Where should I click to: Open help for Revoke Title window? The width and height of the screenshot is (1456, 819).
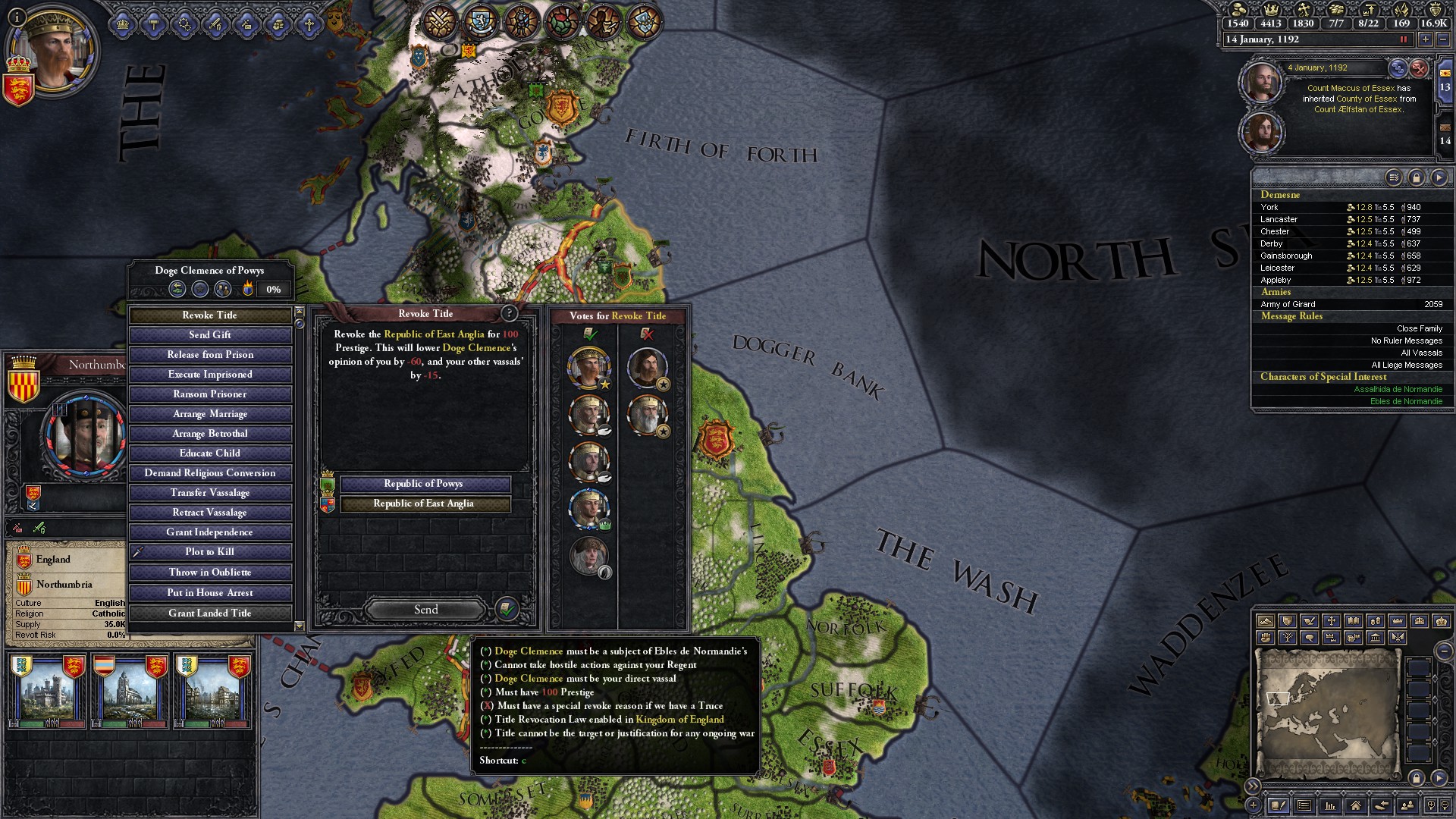pyautogui.click(x=509, y=313)
